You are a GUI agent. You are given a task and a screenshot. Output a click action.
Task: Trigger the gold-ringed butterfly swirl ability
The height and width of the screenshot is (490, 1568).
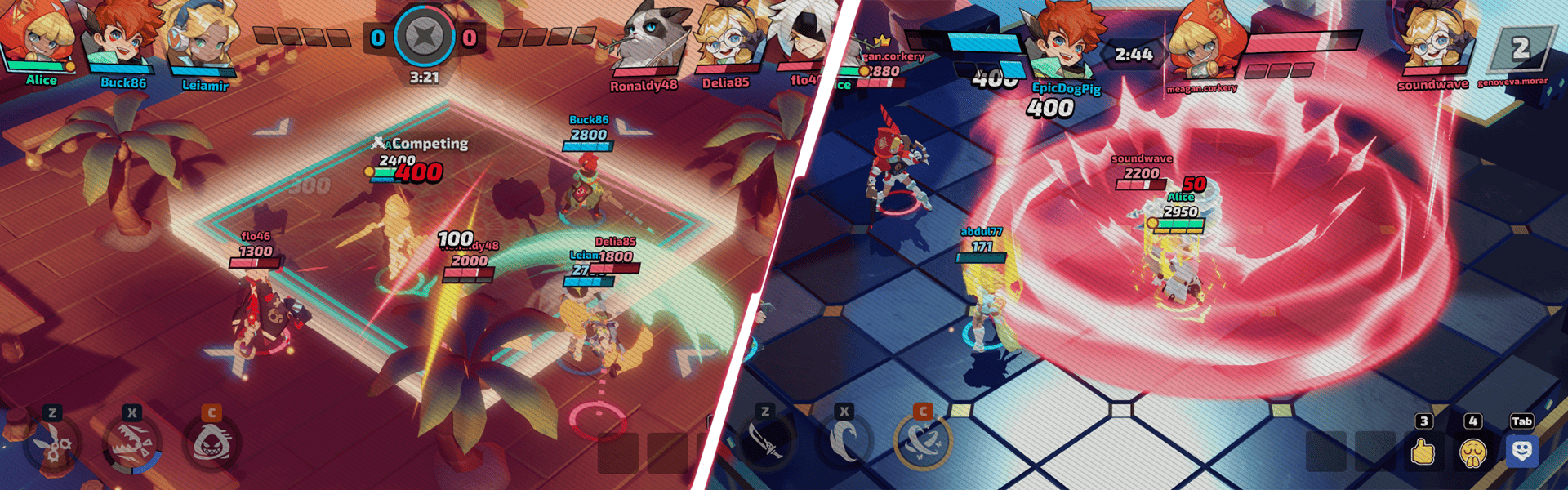pyautogui.click(x=923, y=442)
